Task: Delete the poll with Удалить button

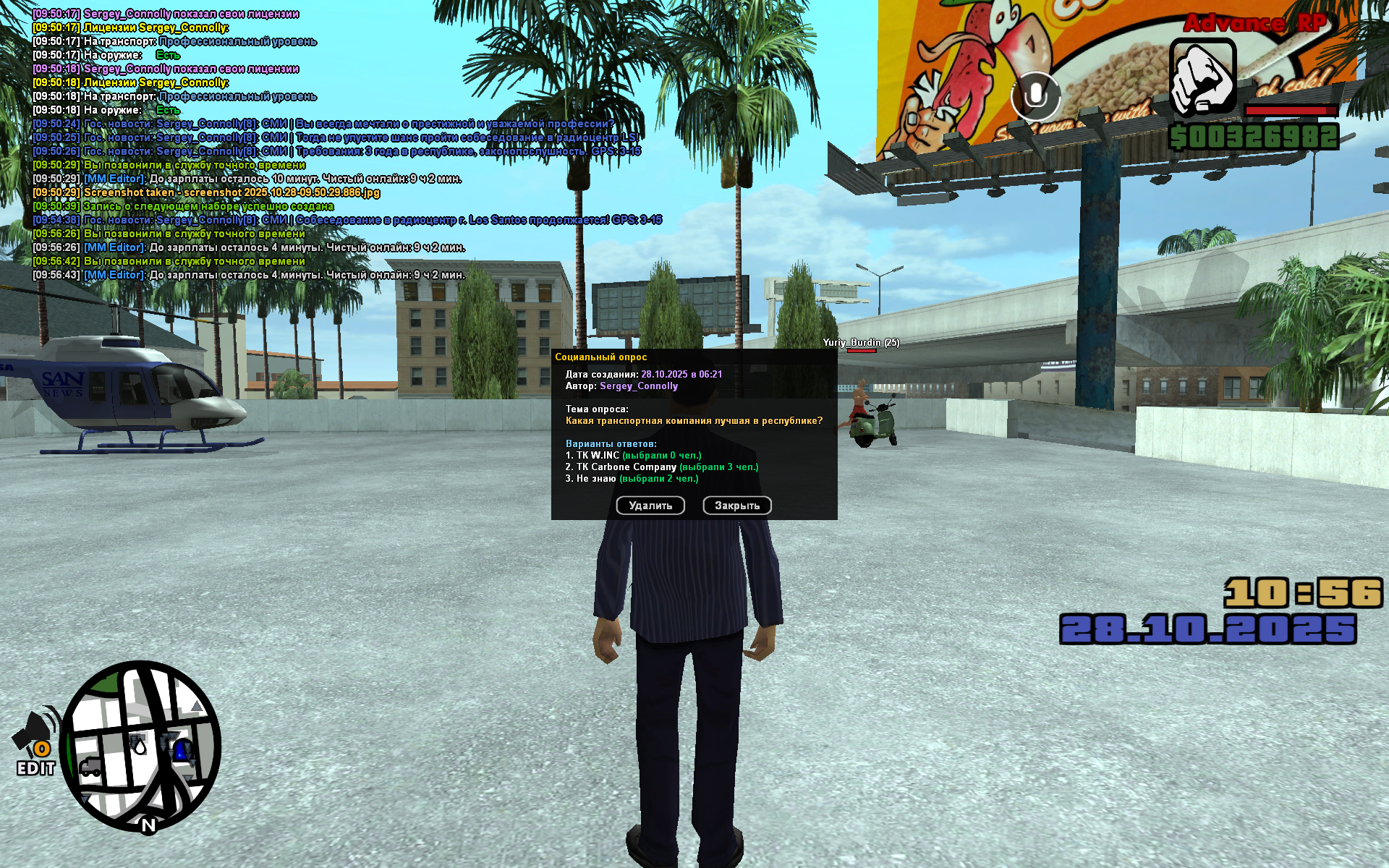Action: (x=650, y=506)
